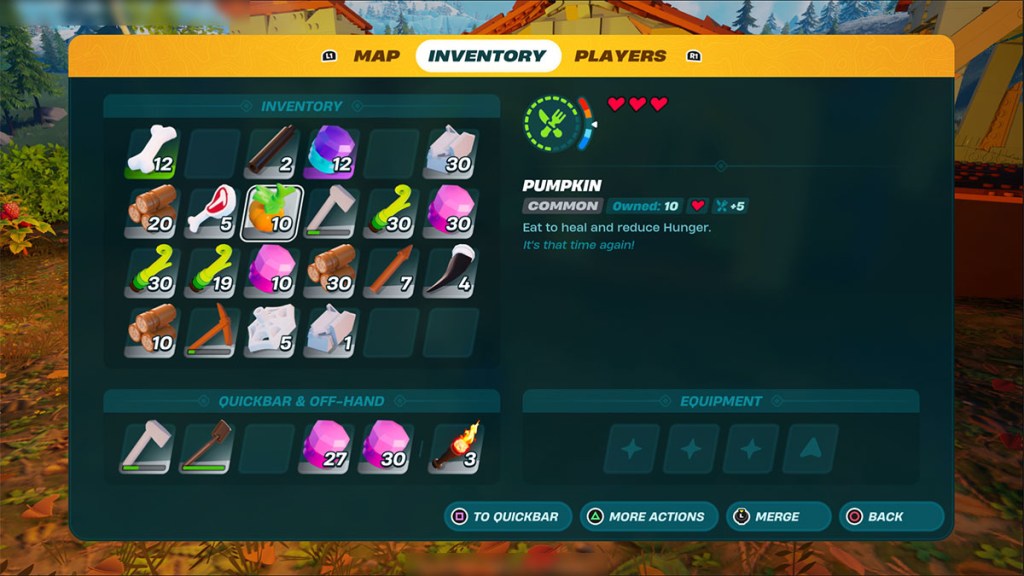Open More Actions for the item
Screen dimensions: 1024x576
pyautogui.click(x=648, y=517)
